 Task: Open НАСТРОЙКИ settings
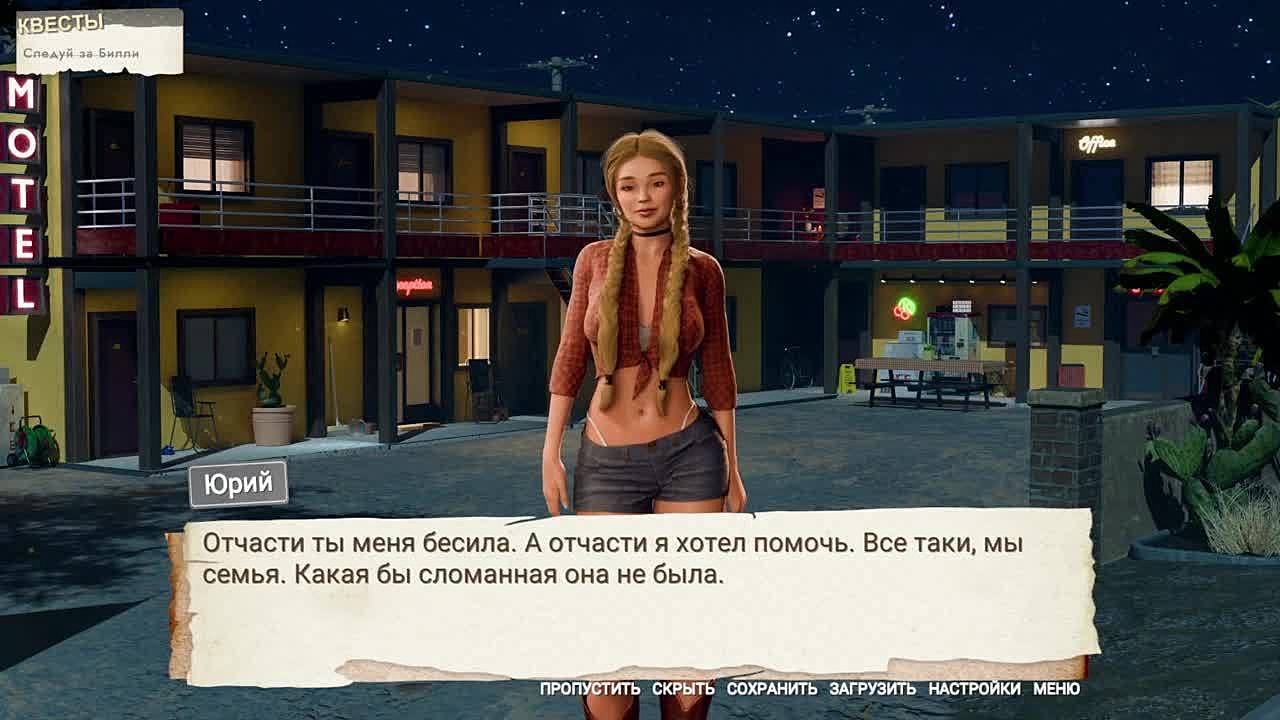click(974, 689)
